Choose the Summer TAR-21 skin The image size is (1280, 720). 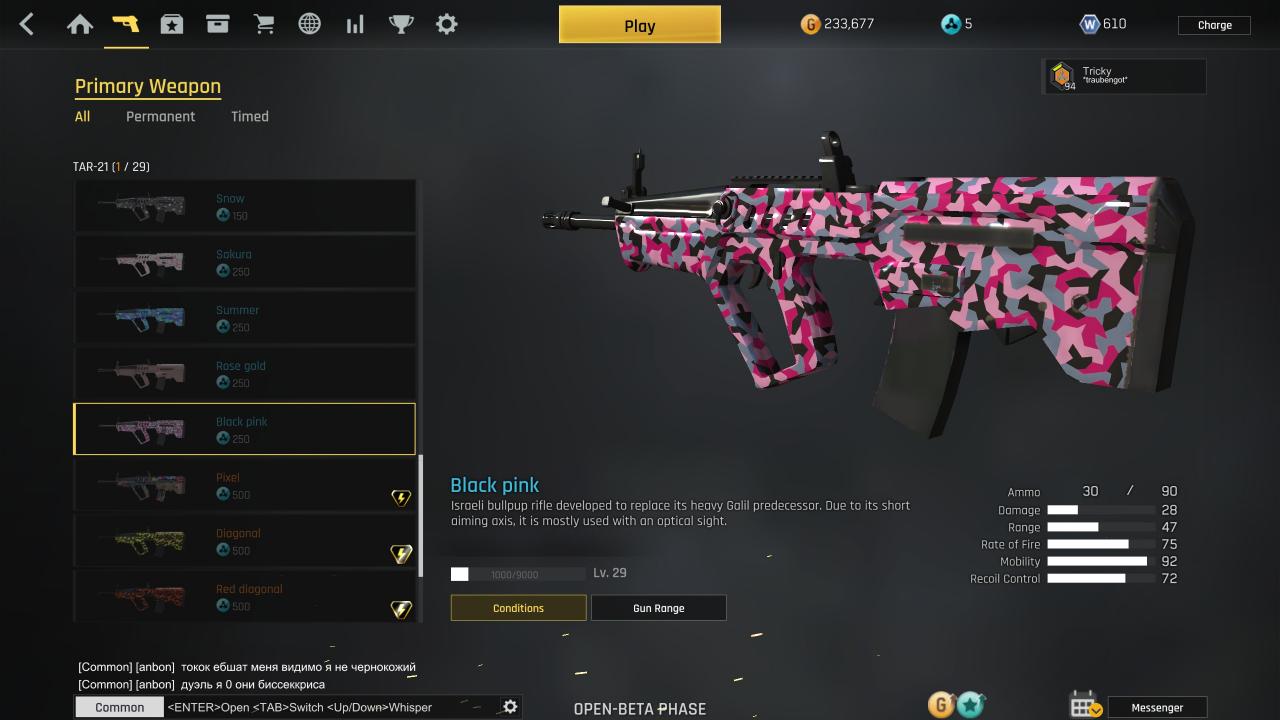click(x=244, y=318)
